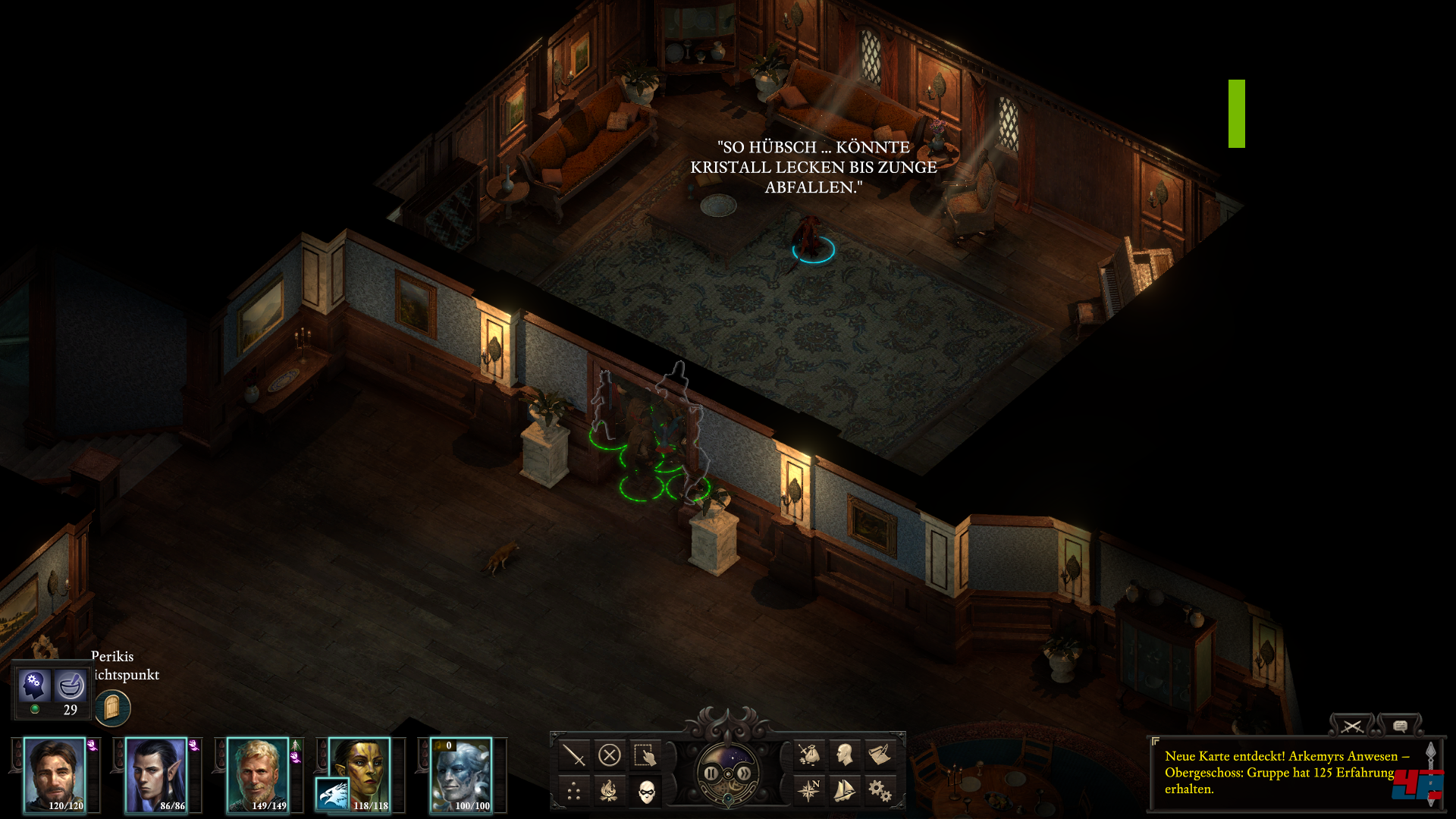Screen dimensions: 1456x819
Task: Open the ship management sailboat icon
Action: pyautogui.click(x=845, y=791)
